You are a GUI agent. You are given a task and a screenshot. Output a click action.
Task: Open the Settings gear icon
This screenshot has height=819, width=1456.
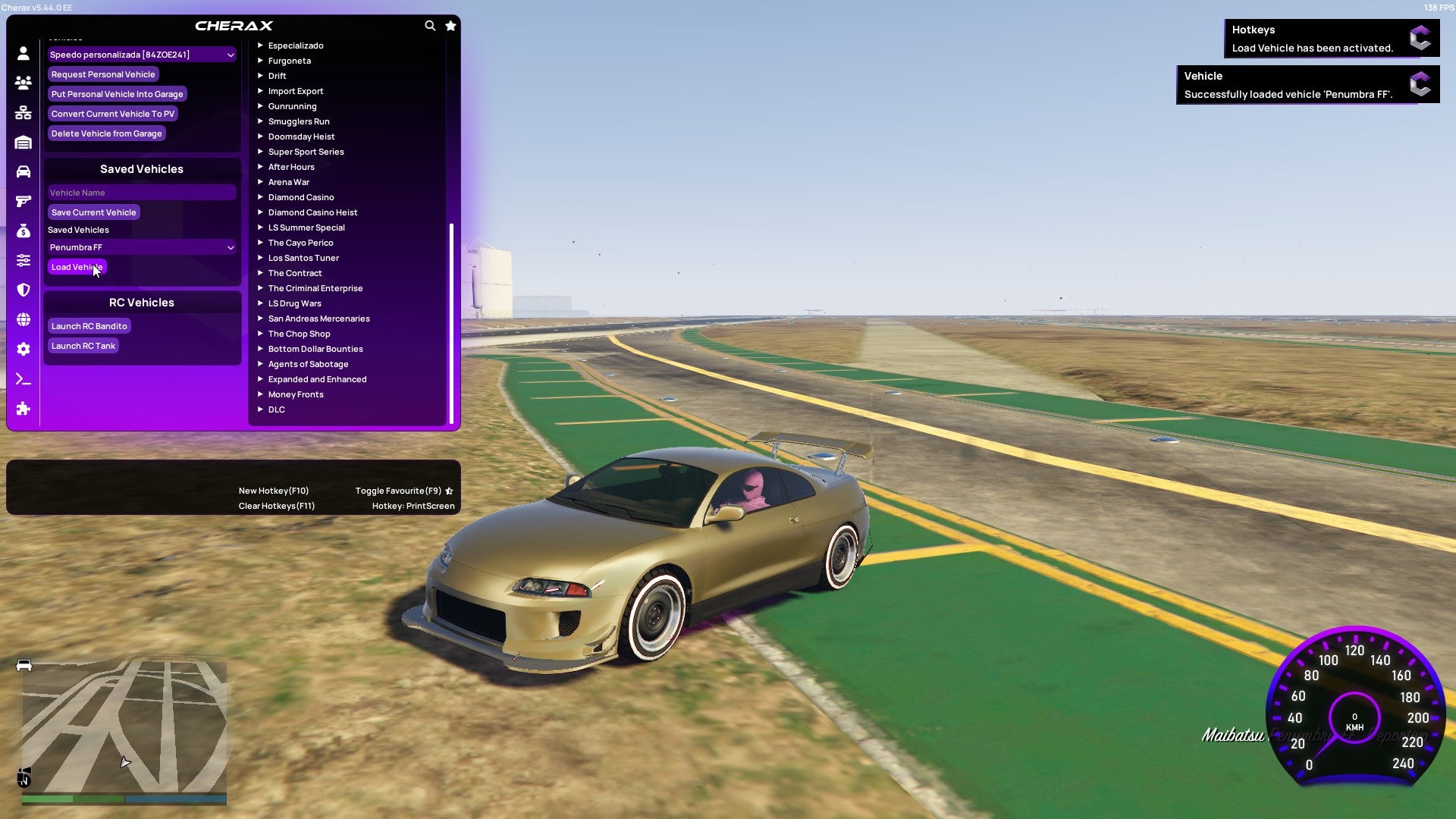click(23, 349)
